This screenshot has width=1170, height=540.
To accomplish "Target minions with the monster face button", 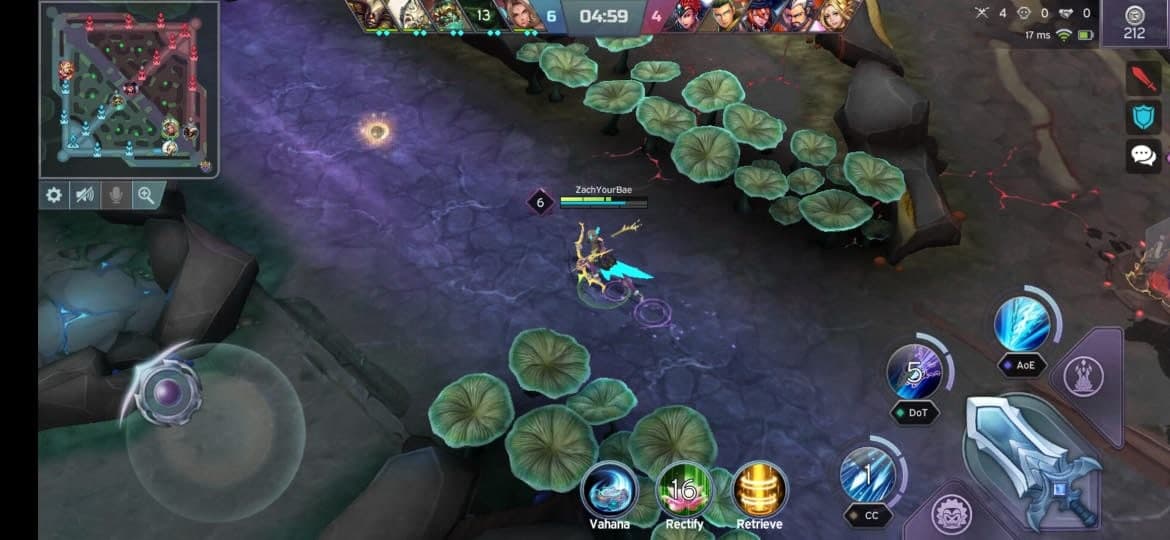I will (x=952, y=515).
